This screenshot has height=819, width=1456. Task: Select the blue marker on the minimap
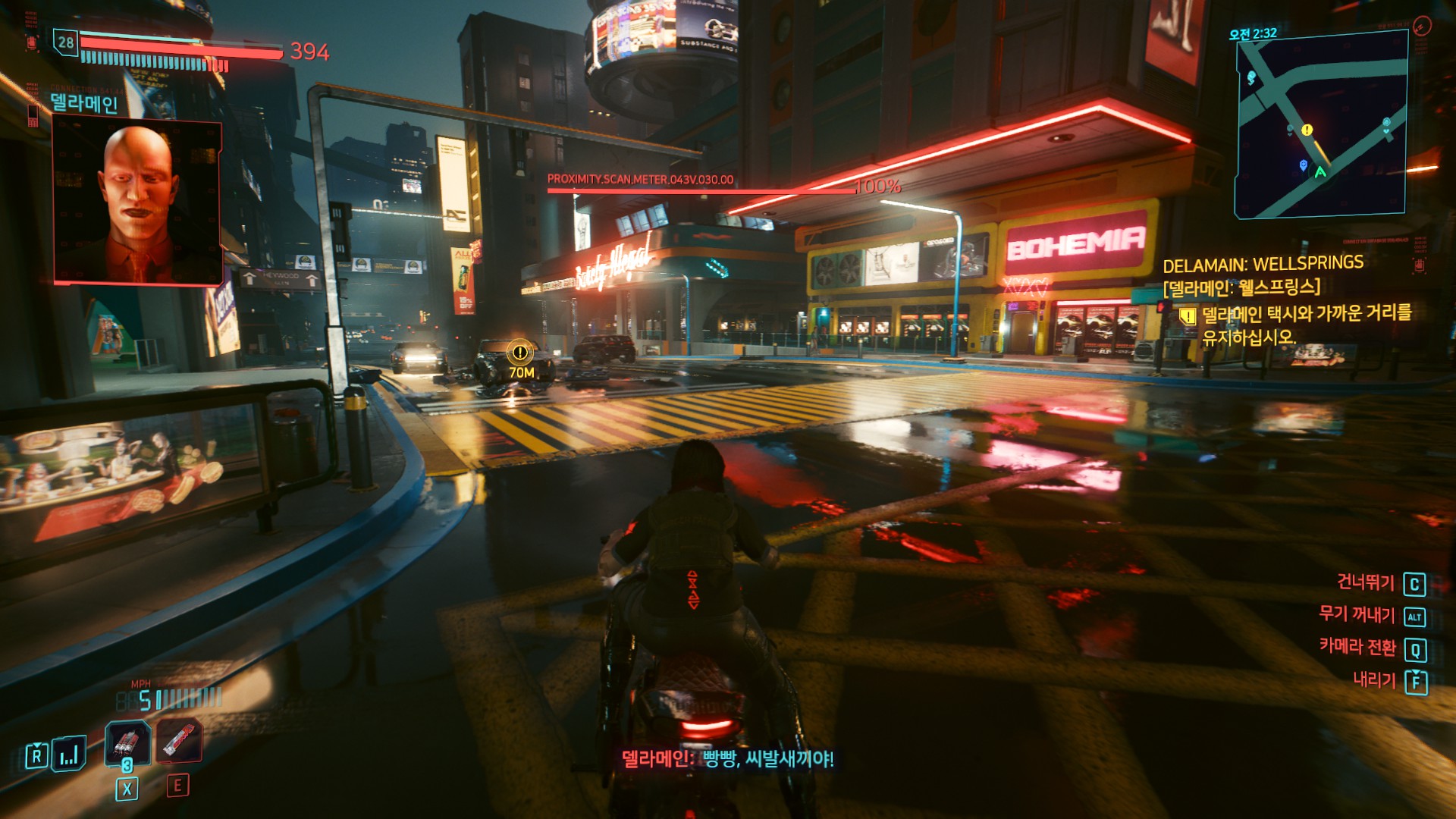1303,165
